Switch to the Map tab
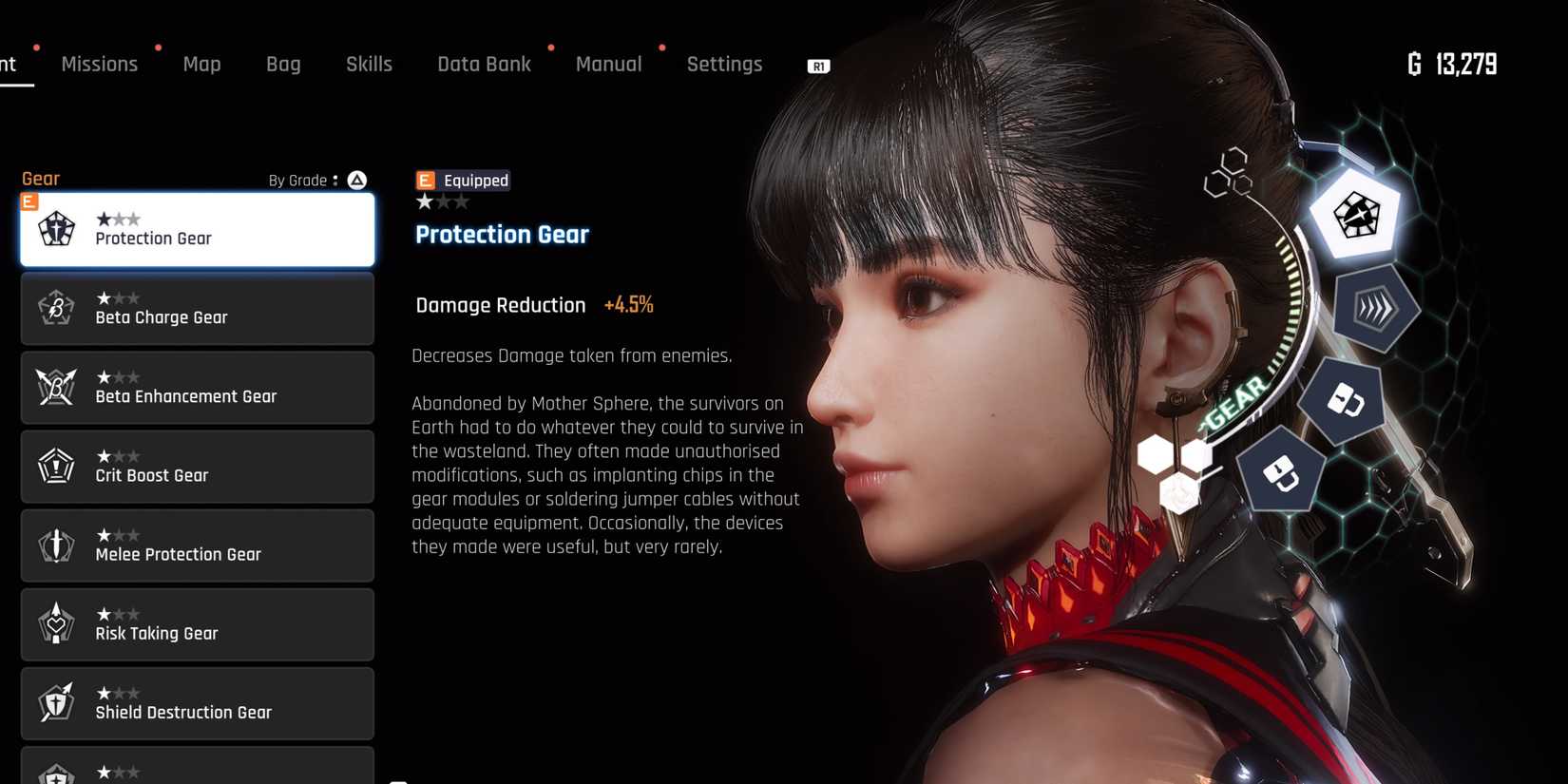Viewport: 1568px width, 784px height. point(201,64)
